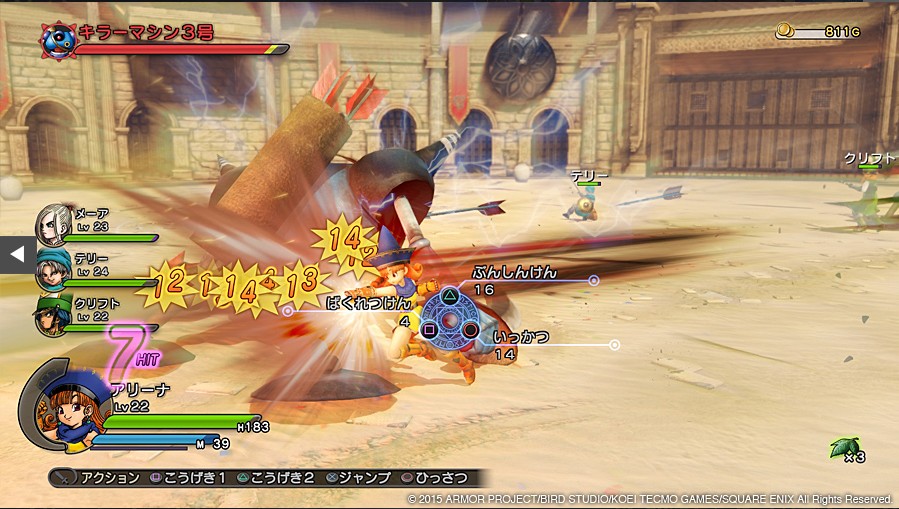
Task: Use the ばくれつけん skill
Action: click(369, 301)
